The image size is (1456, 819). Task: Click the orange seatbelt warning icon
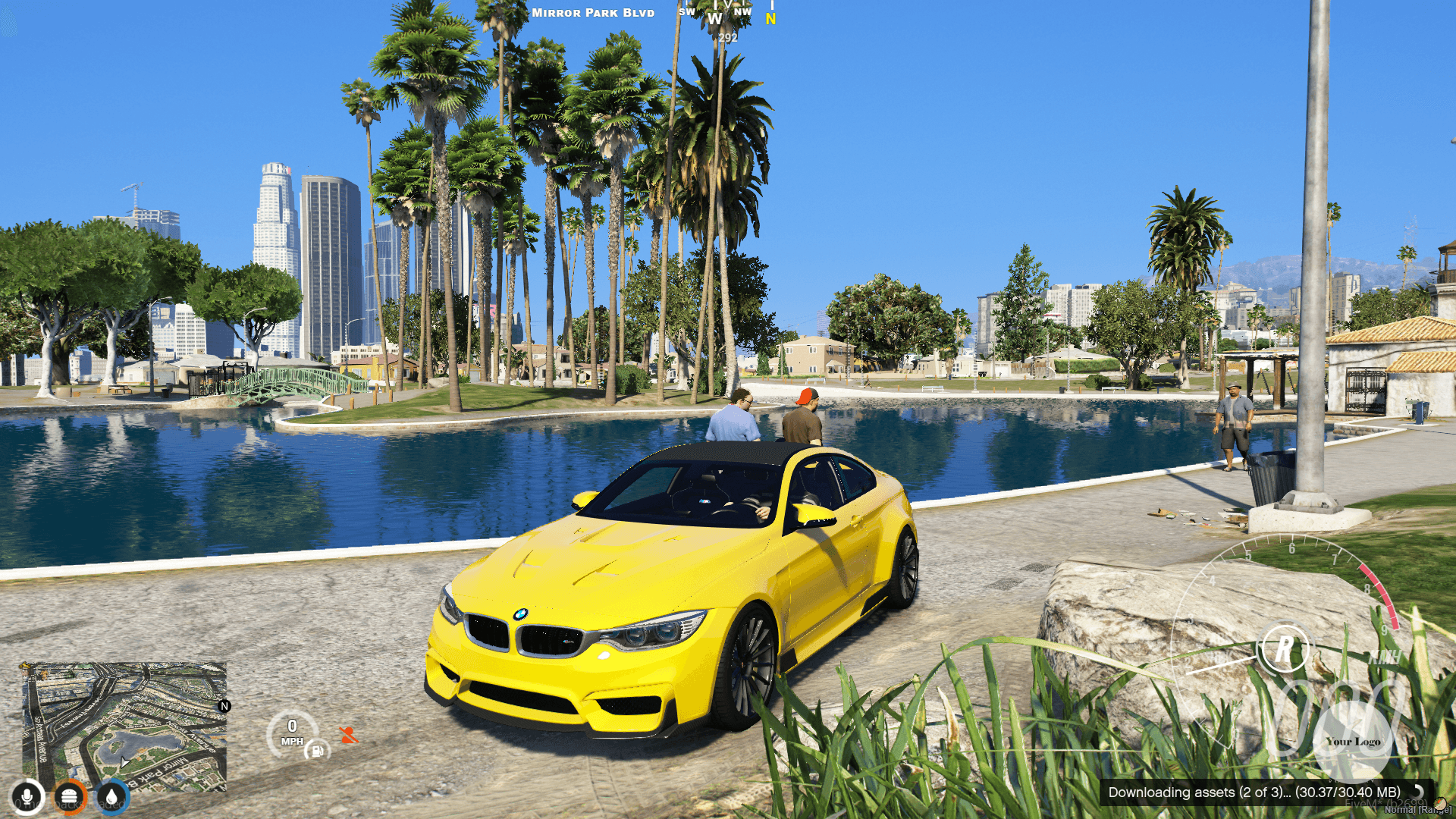[x=348, y=734]
